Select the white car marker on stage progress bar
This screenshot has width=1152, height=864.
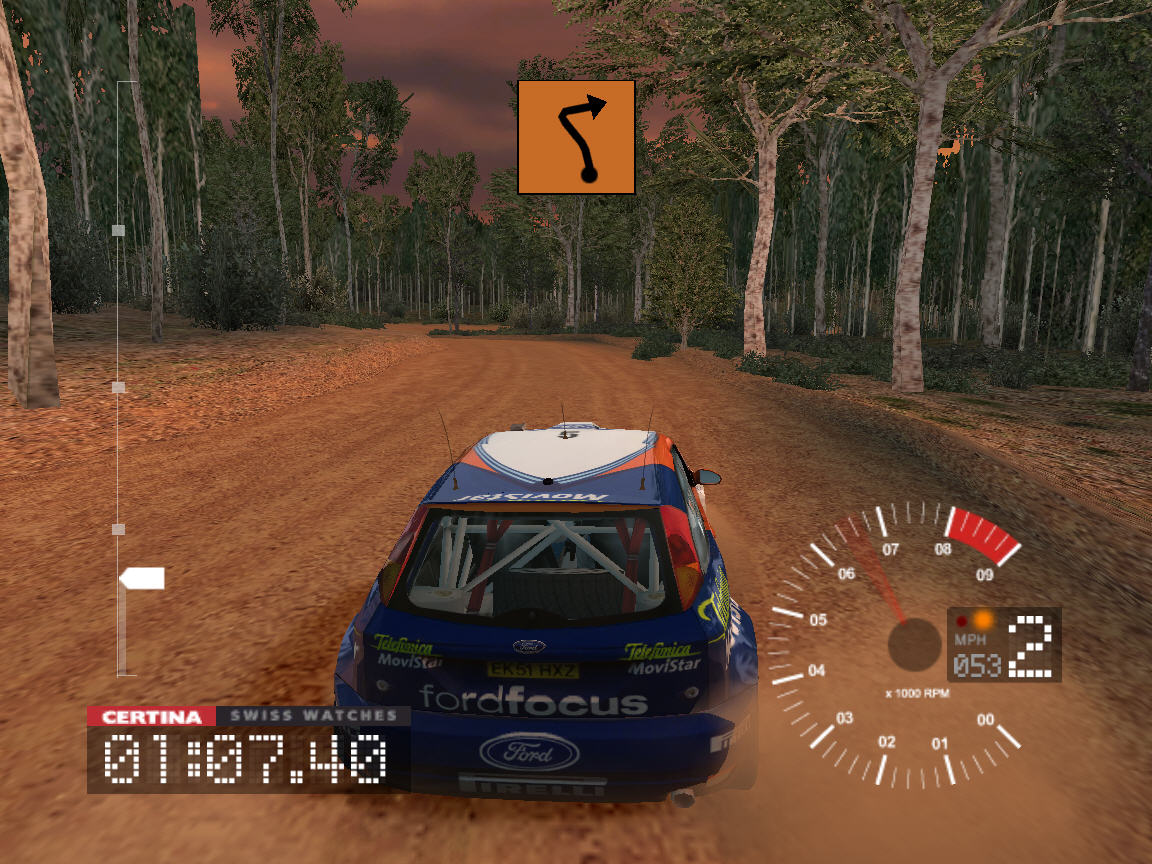(x=142, y=578)
